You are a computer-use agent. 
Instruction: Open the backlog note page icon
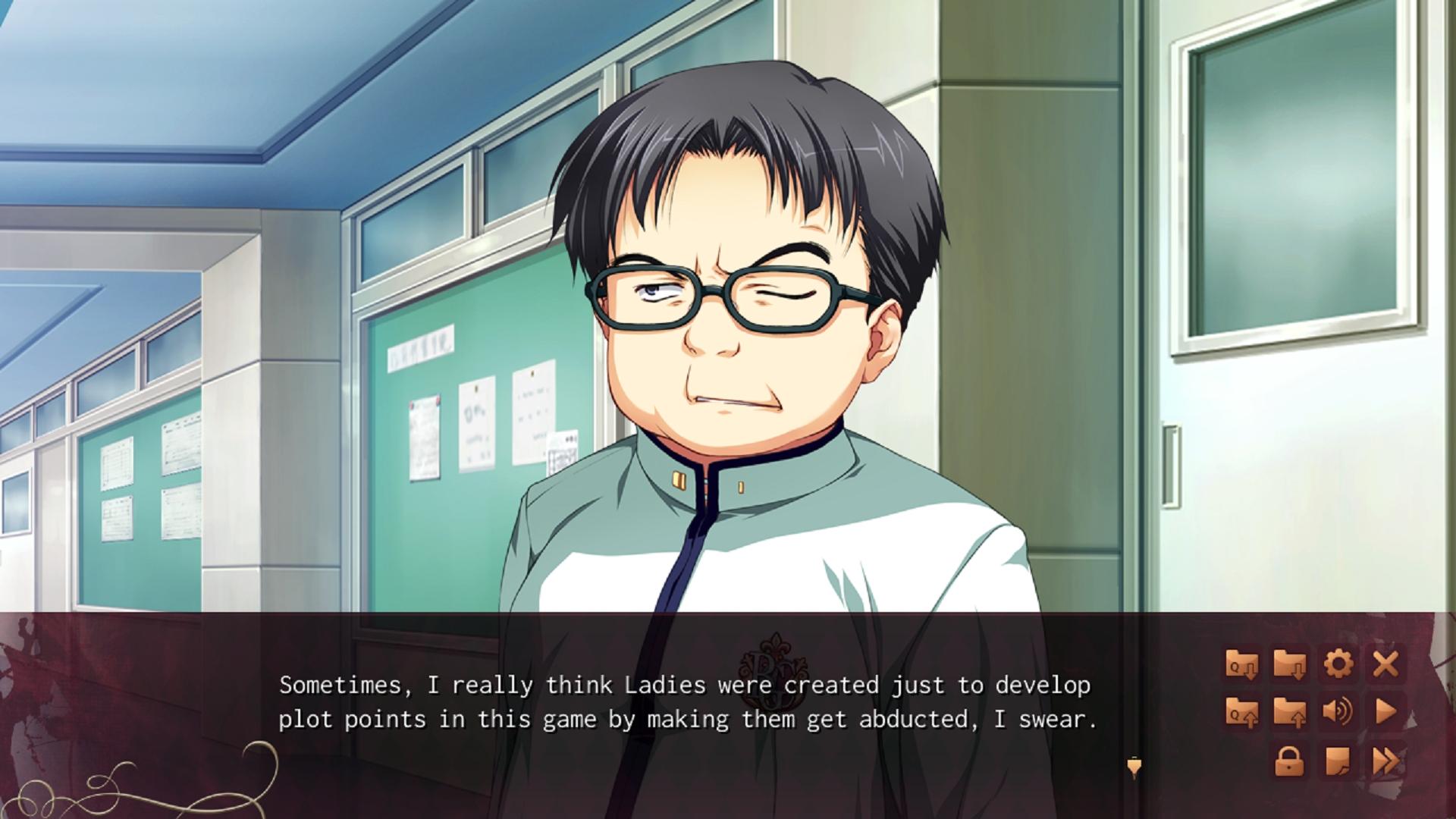click(1338, 761)
